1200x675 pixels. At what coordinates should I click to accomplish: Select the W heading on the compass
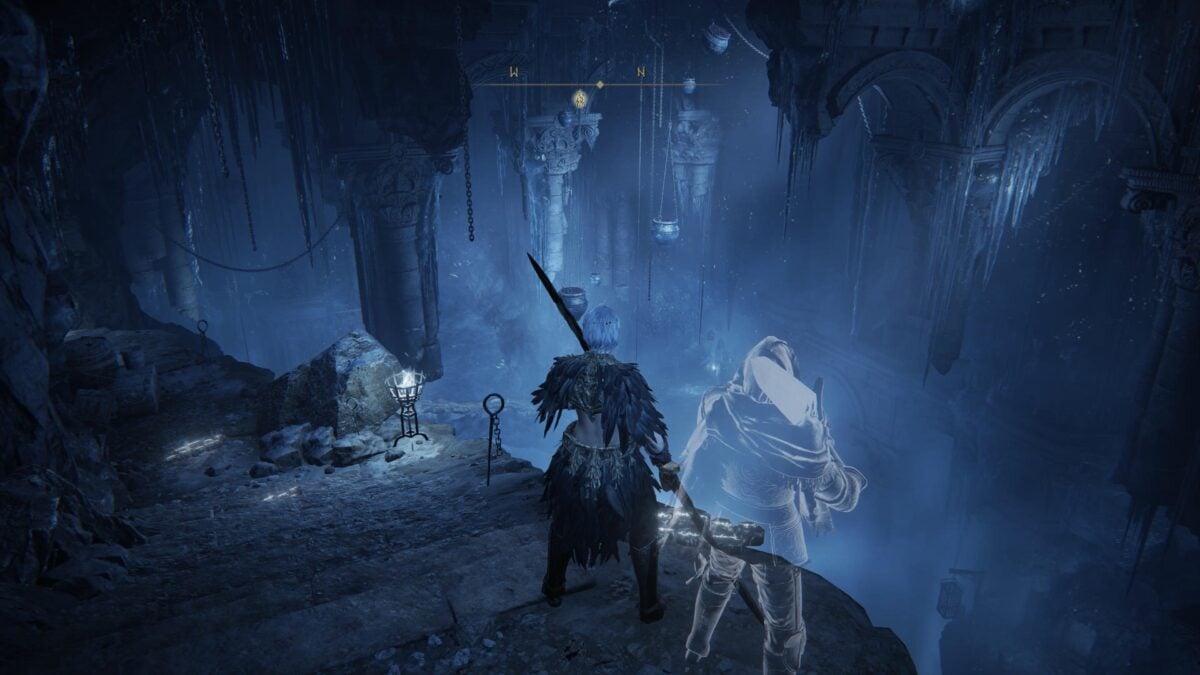pos(514,72)
